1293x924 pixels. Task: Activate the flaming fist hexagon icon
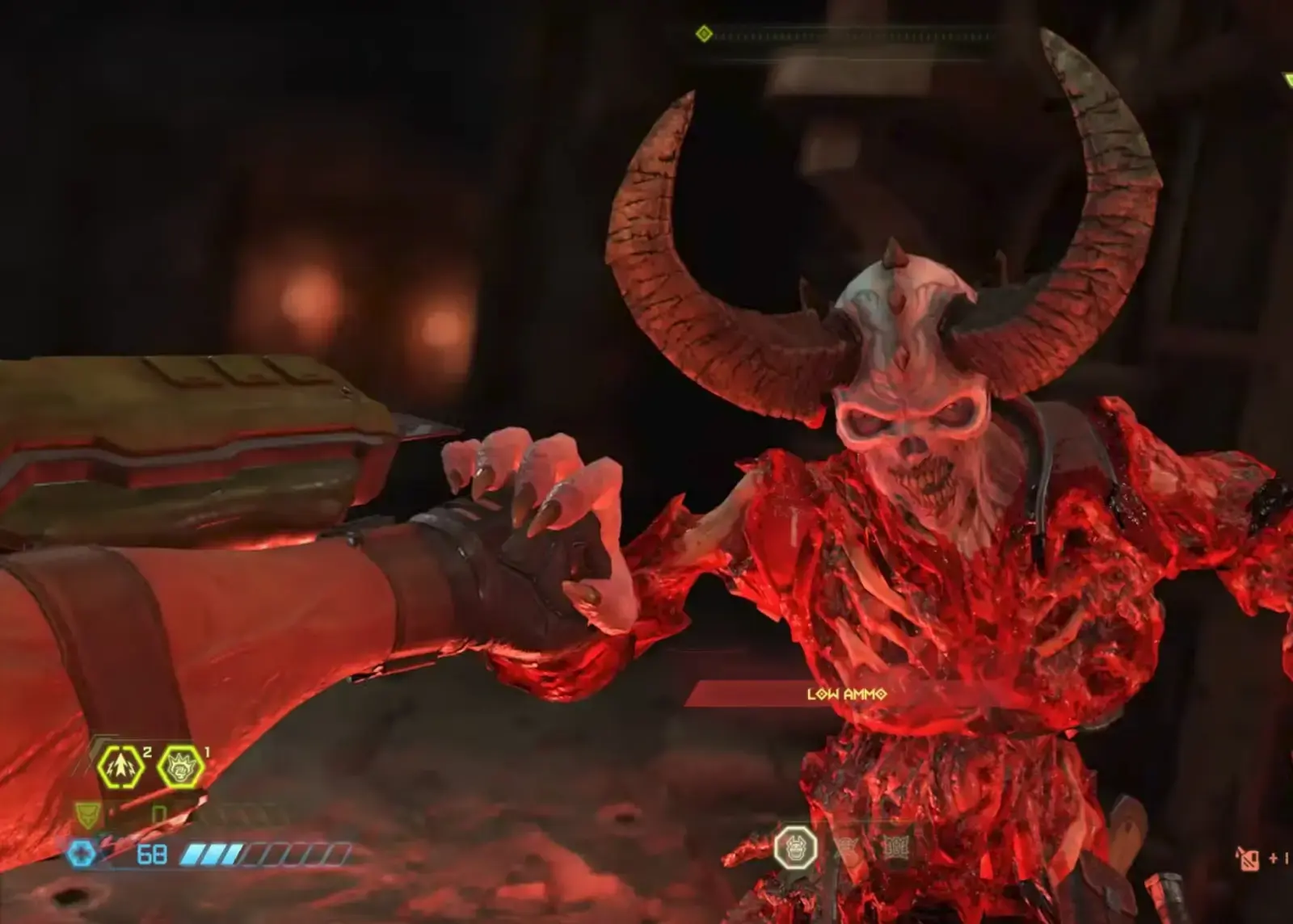click(x=180, y=767)
